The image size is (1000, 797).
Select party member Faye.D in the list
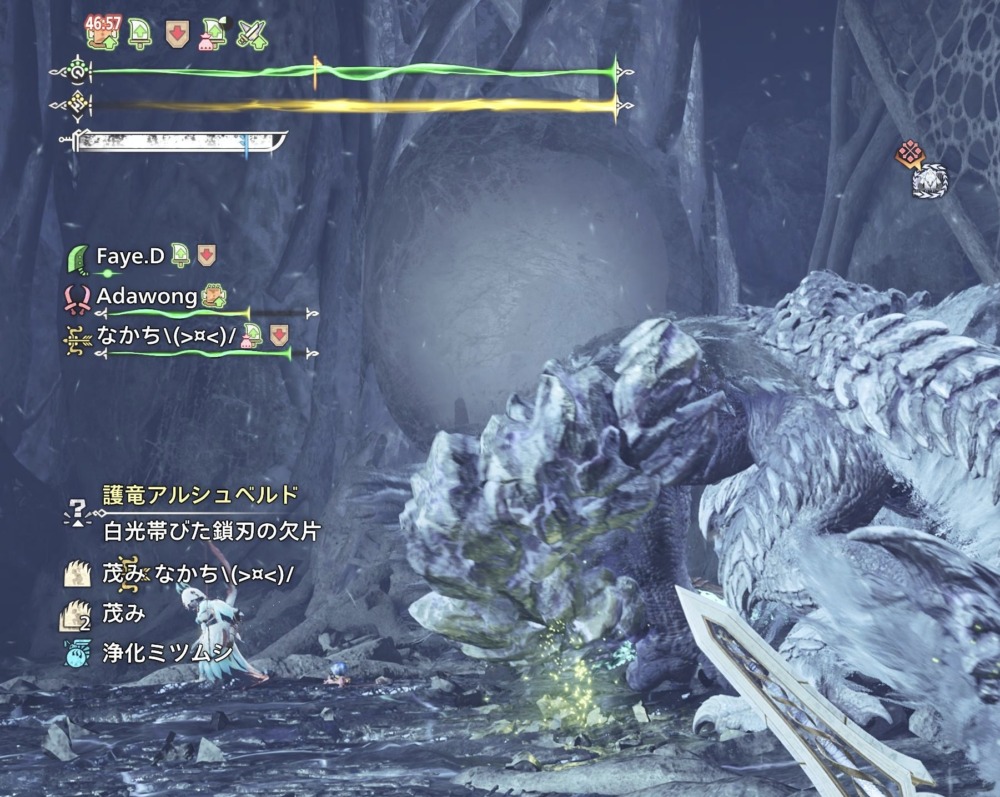tap(130, 256)
